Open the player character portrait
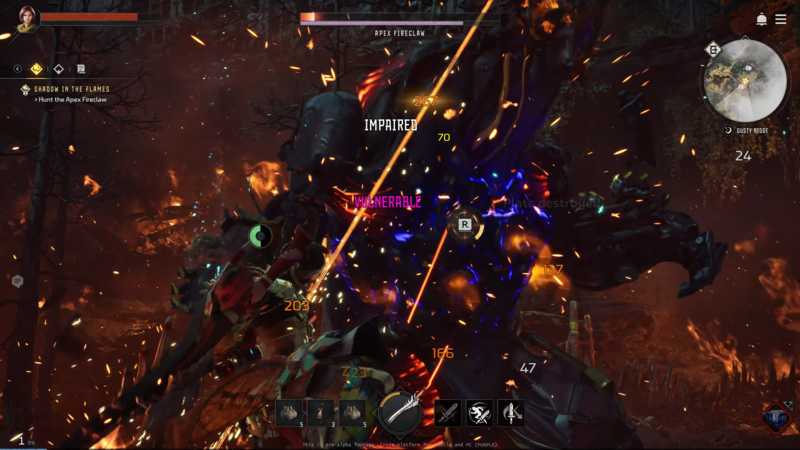Screen dimensions: 800x450 (x=27, y=19)
